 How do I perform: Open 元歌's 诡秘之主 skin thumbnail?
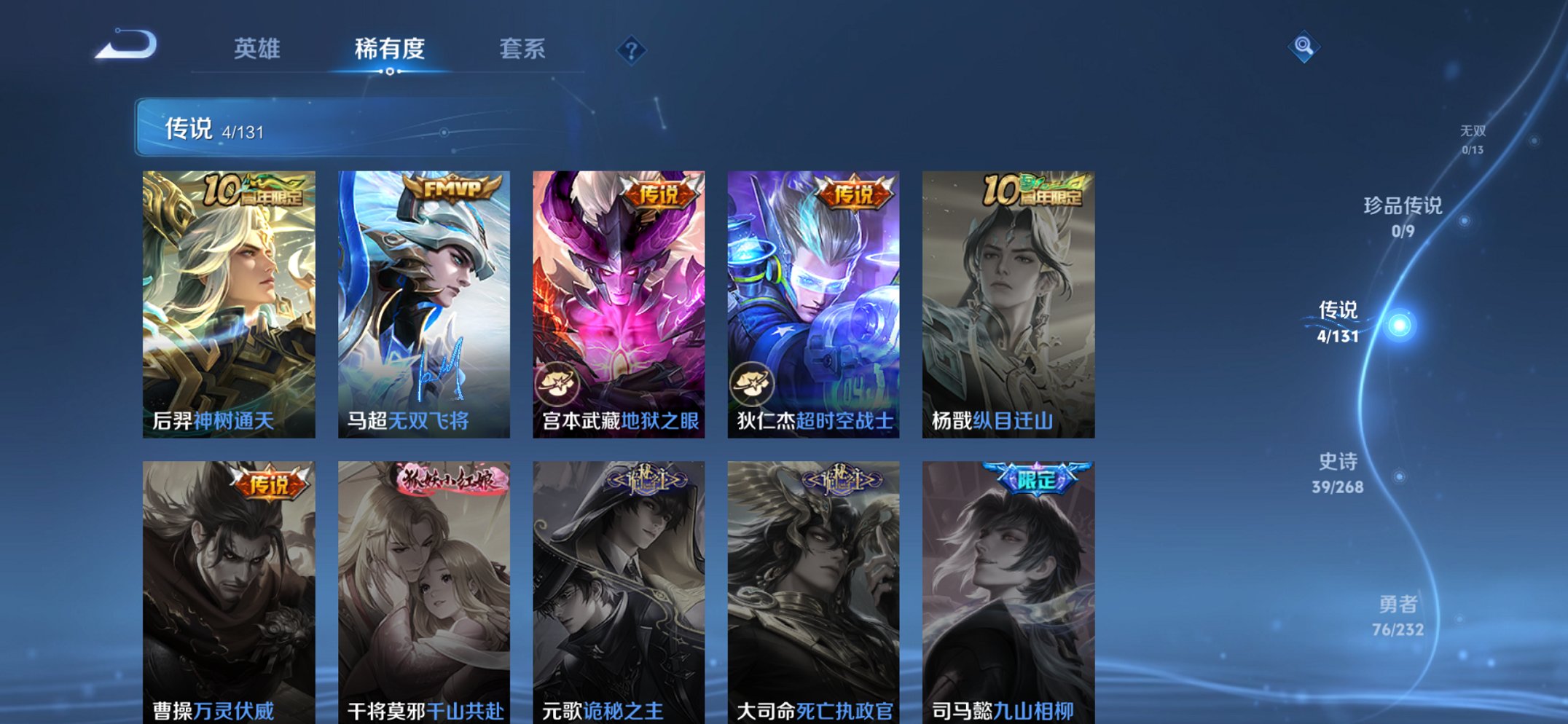pyautogui.click(x=618, y=583)
